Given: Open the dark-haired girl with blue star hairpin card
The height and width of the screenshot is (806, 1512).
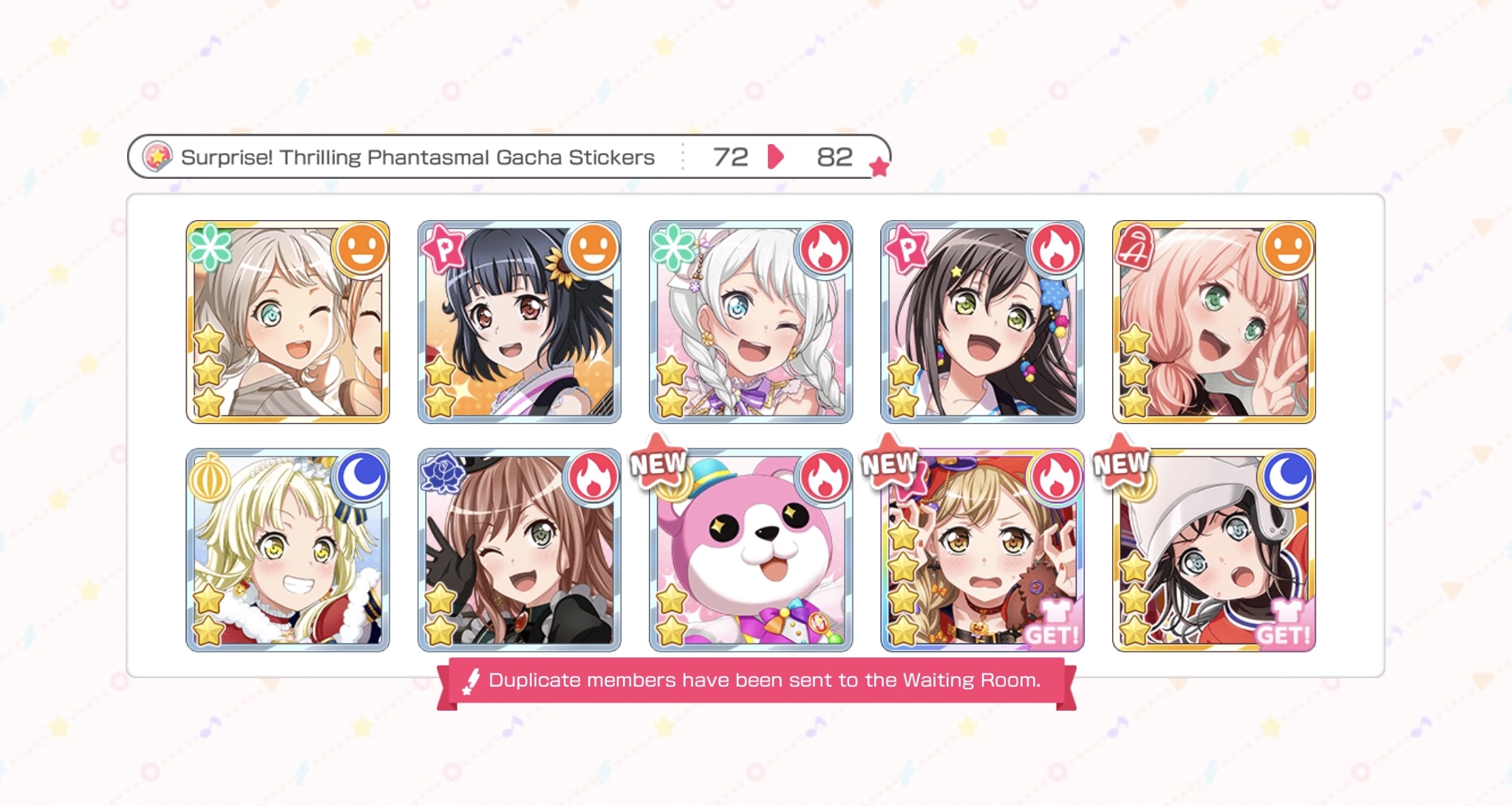Looking at the screenshot, I should [981, 322].
